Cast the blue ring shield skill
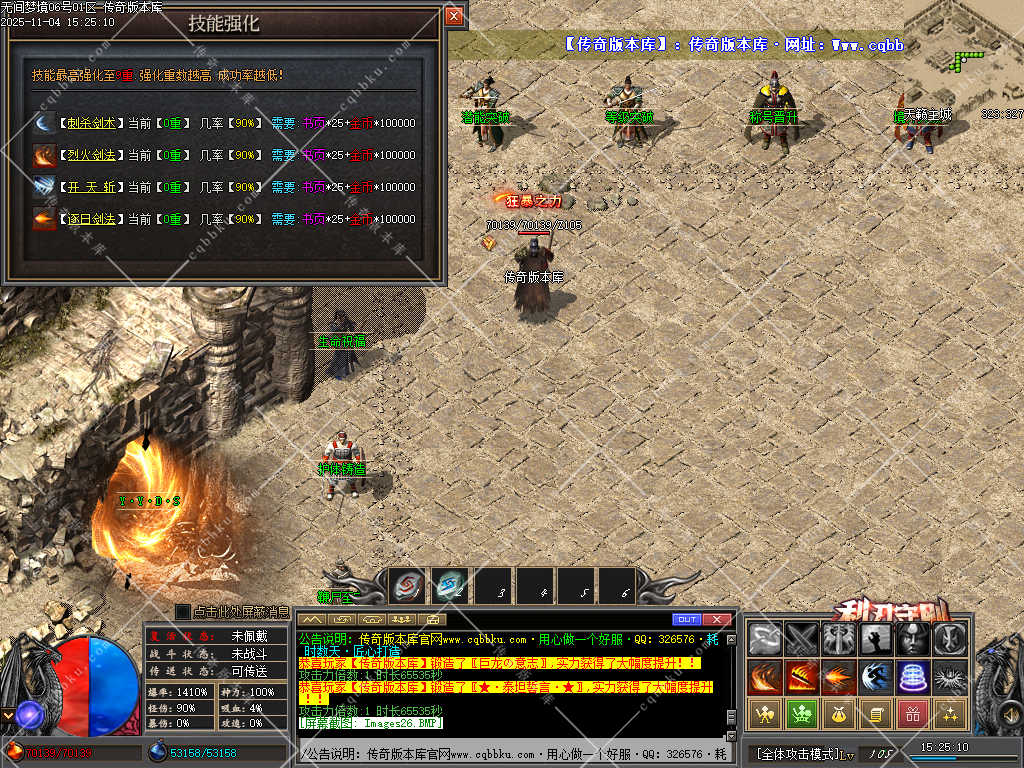The image size is (1024, 768). (x=912, y=677)
